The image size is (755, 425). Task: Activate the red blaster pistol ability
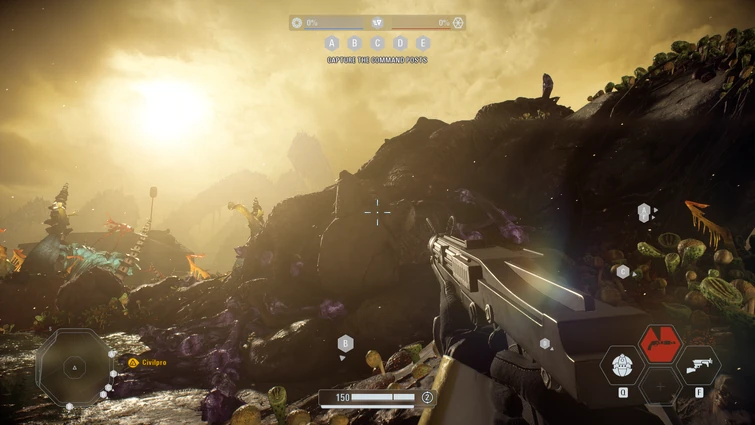[x=660, y=344]
